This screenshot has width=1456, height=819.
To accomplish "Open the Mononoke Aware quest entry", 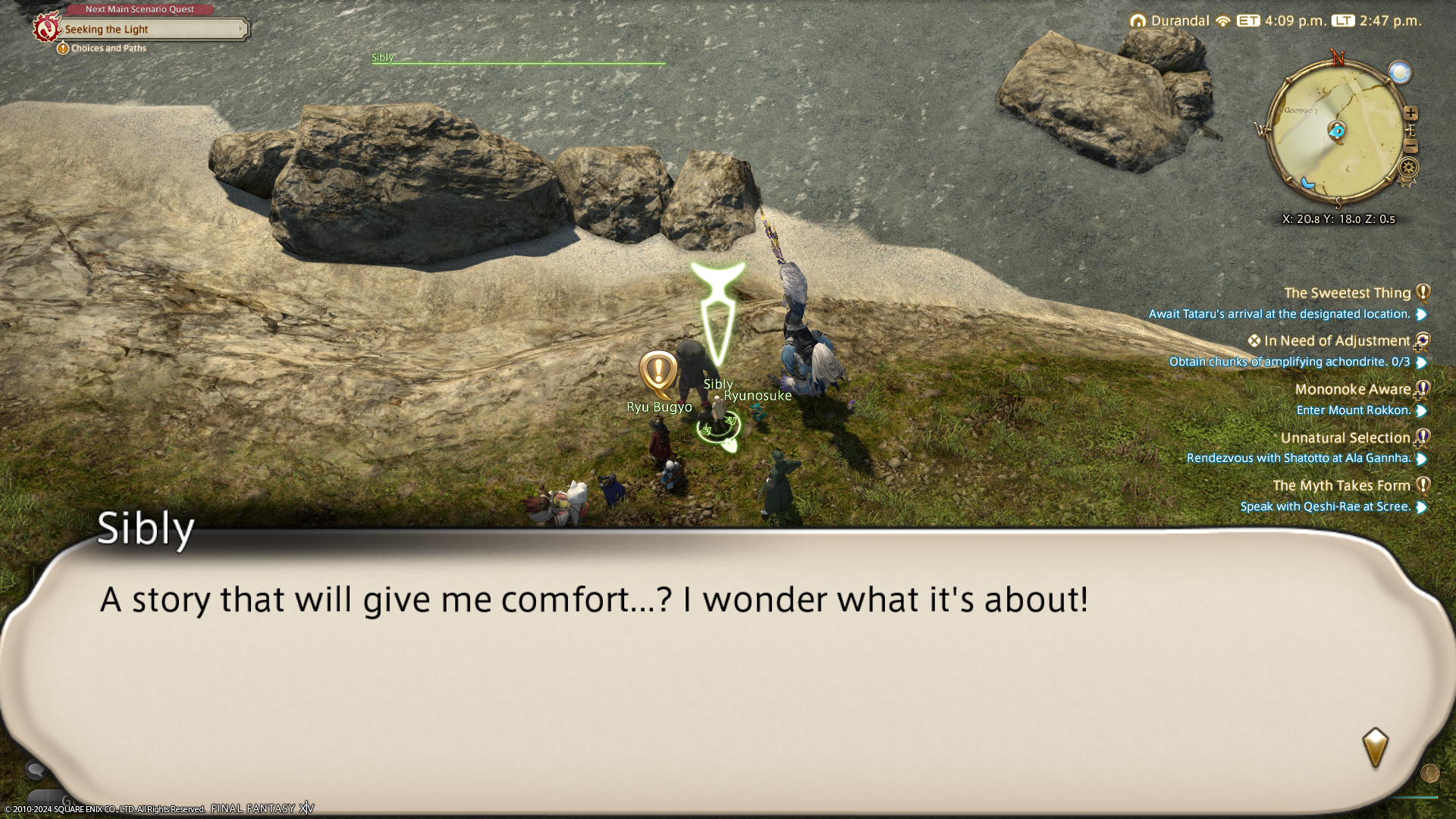I will click(1352, 390).
